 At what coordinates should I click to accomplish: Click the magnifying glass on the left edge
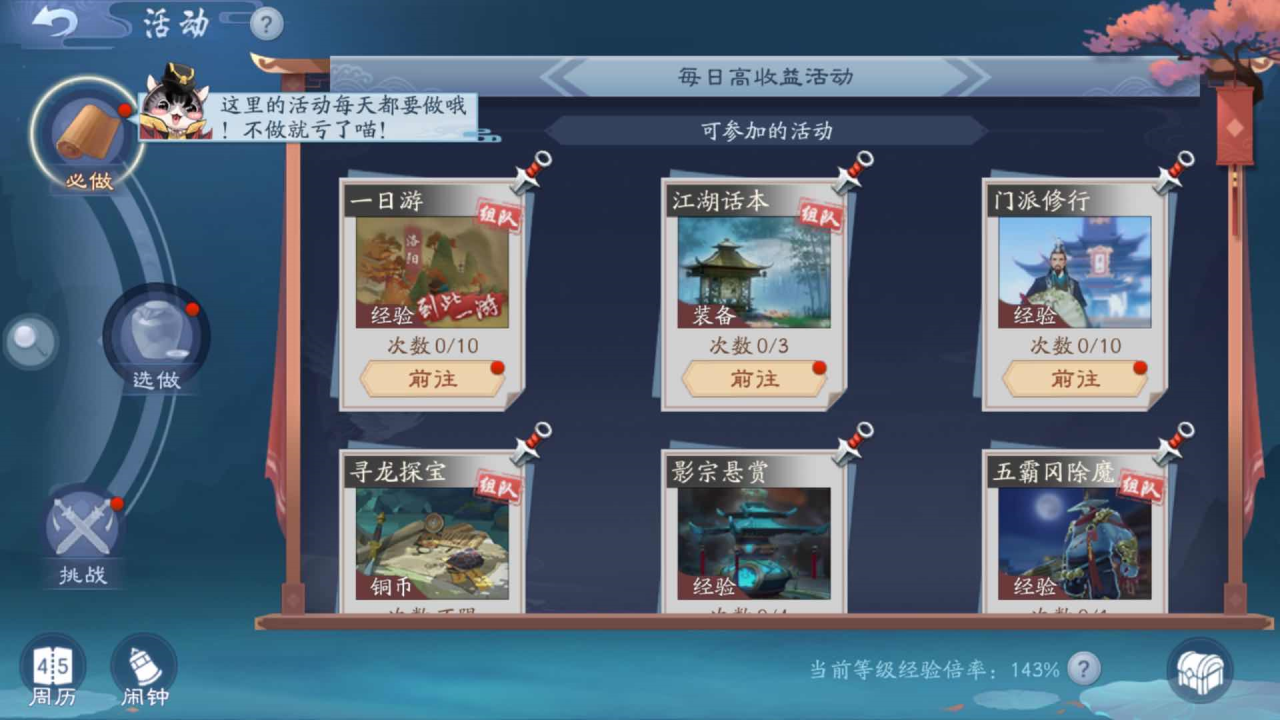click(29, 342)
